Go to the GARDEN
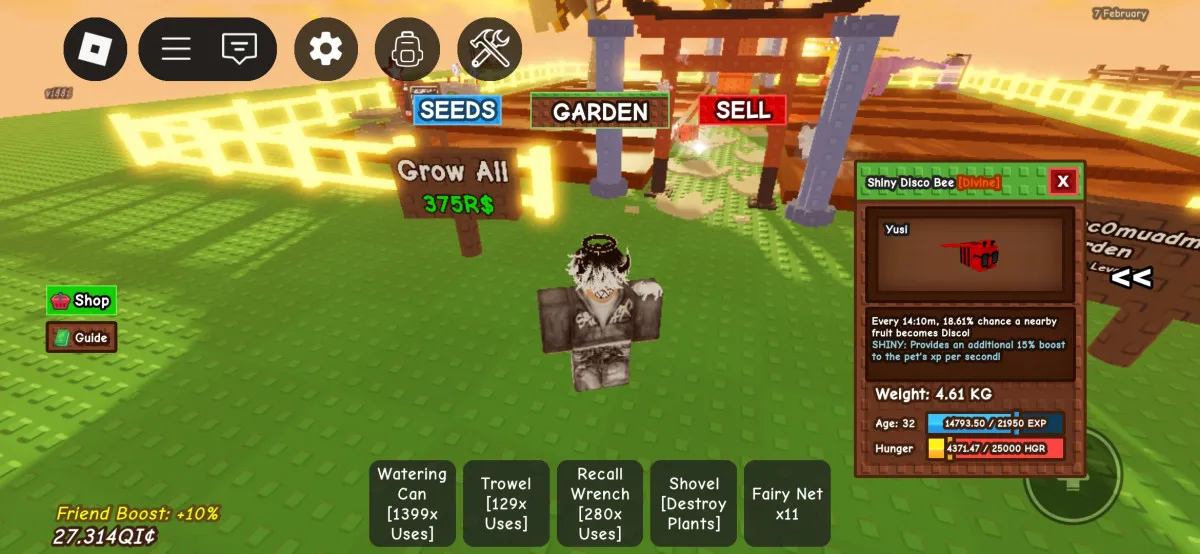This screenshot has height=554, width=1200. click(x=600, y=111)
